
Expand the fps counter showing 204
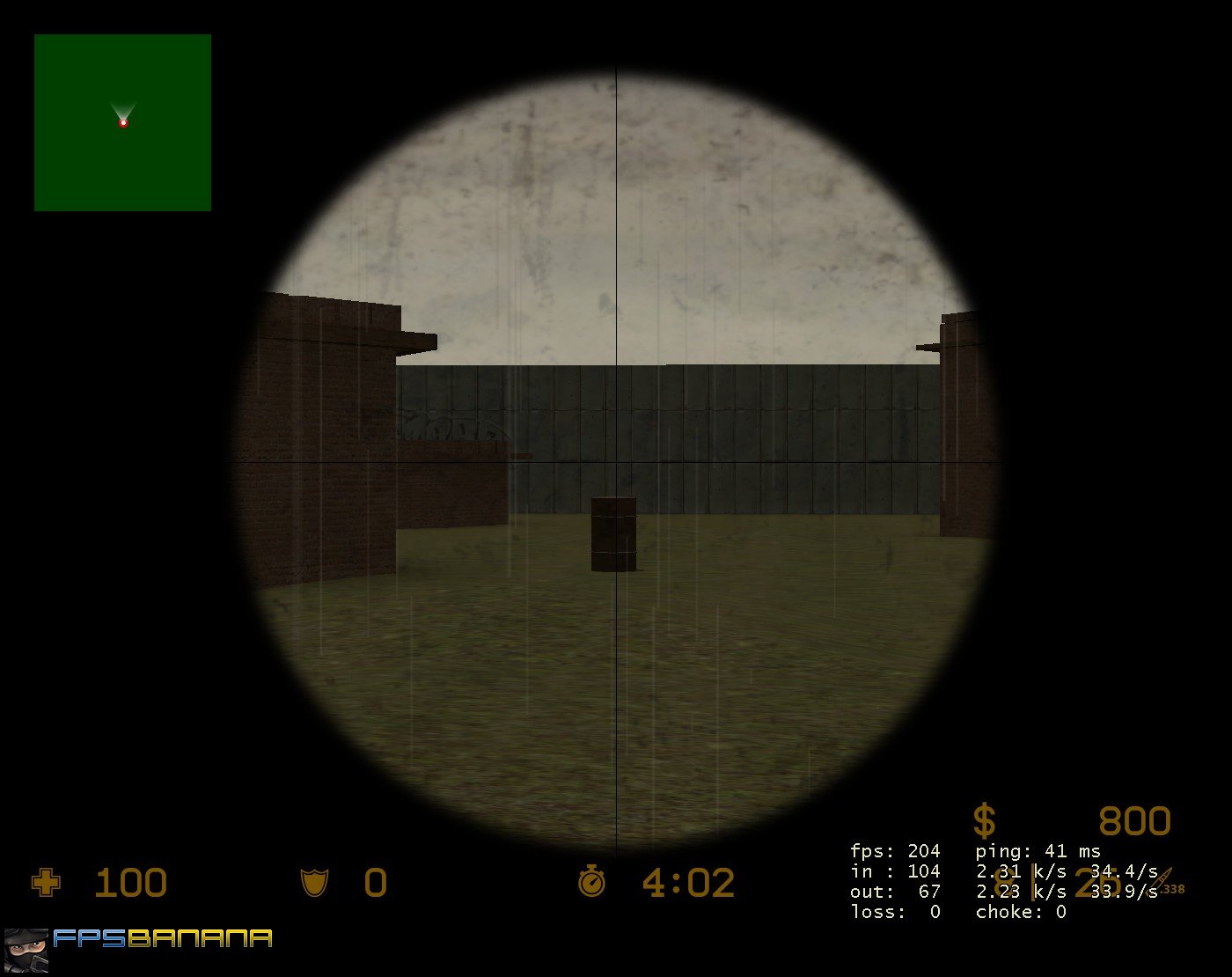click(x=895, y=851)
